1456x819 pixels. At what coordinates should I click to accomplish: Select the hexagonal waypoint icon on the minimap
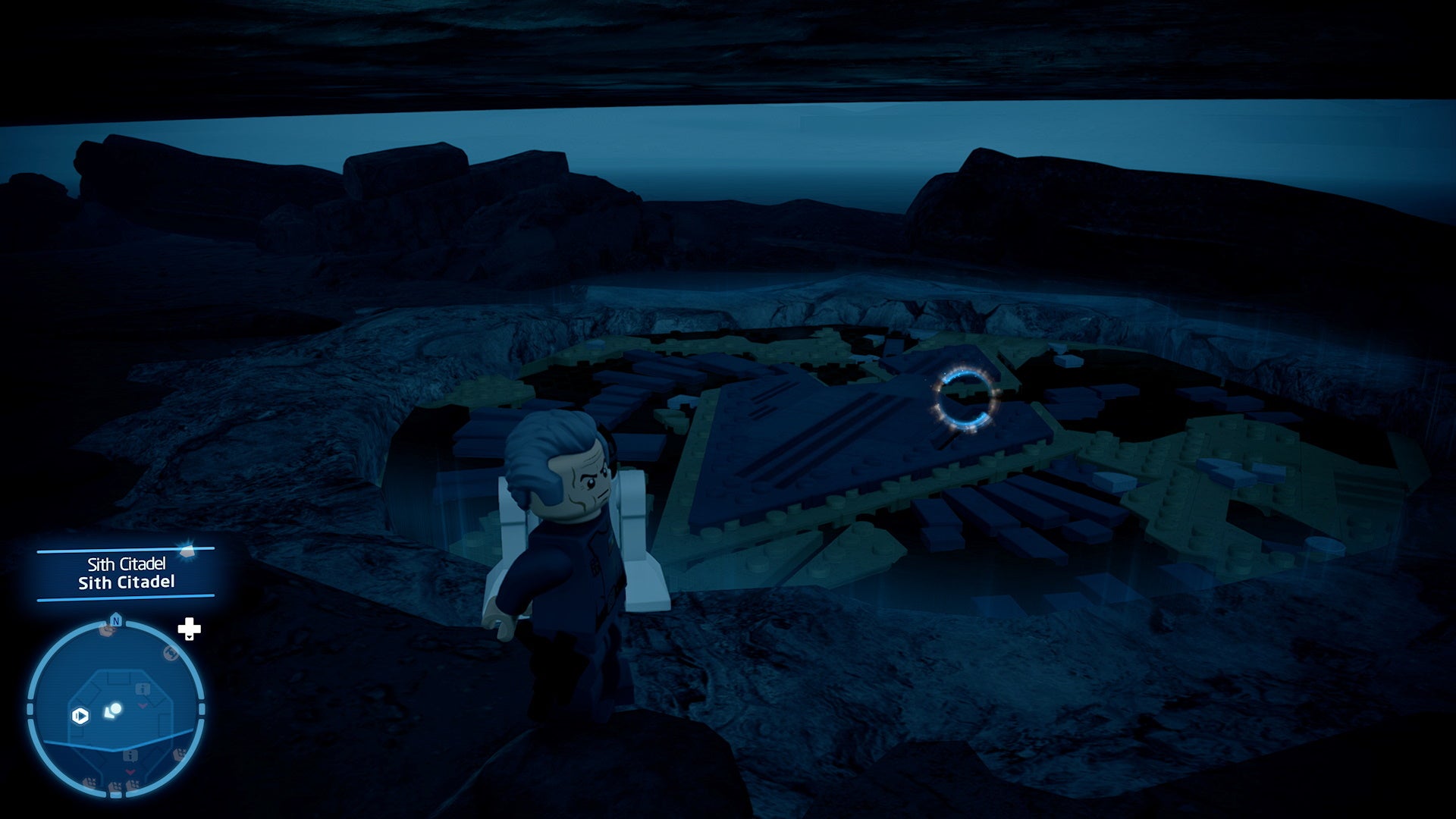click(80, 715)
